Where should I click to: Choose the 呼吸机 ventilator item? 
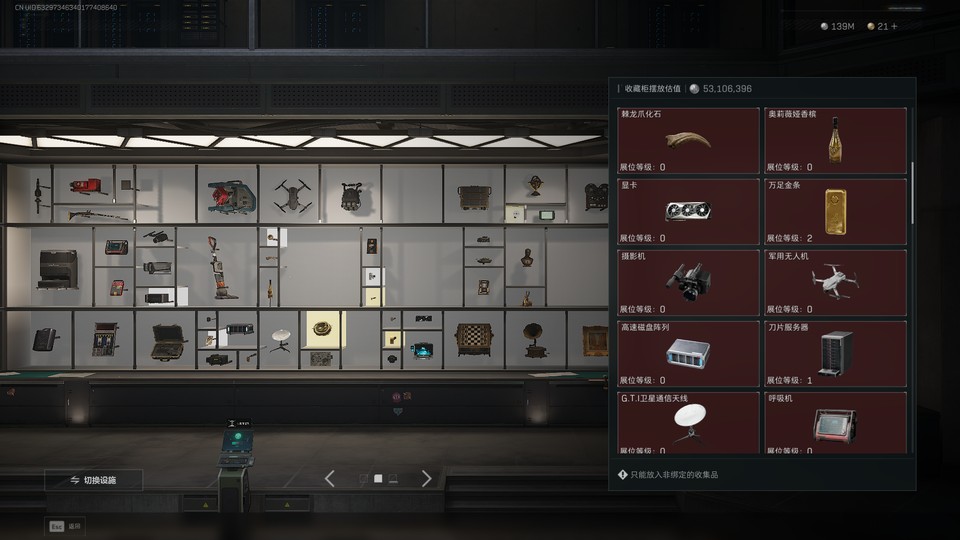[835, 423]
